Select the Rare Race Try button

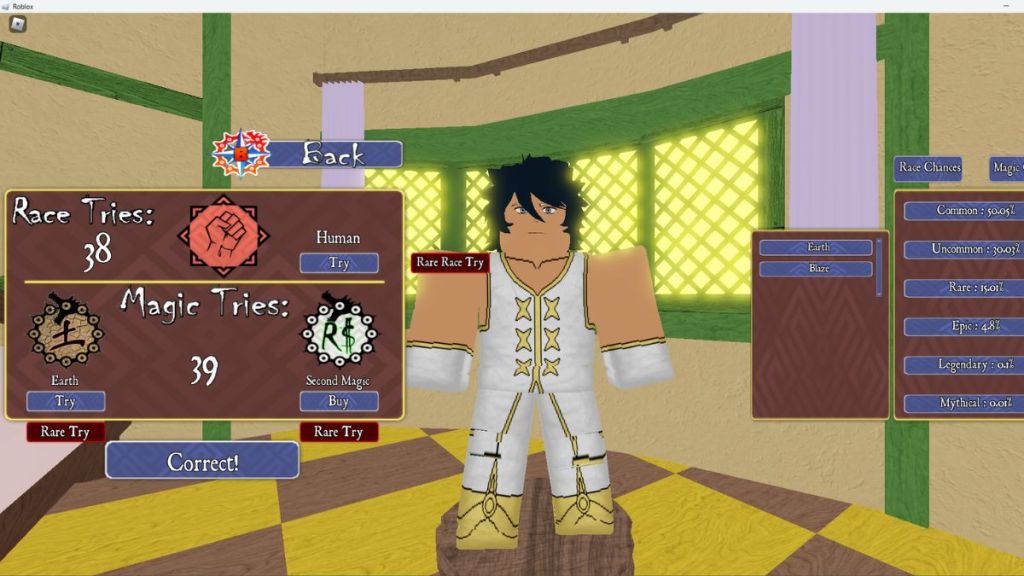click(450, 262)
